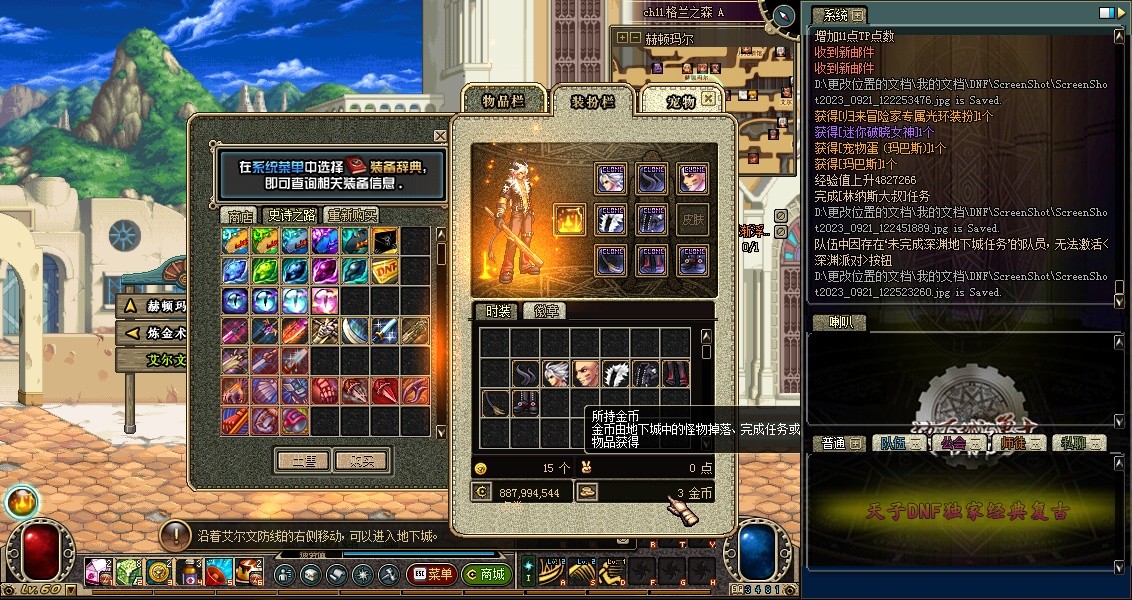Close the inventory window
The height and width of the screenshot is (600, 1132).
708,98
